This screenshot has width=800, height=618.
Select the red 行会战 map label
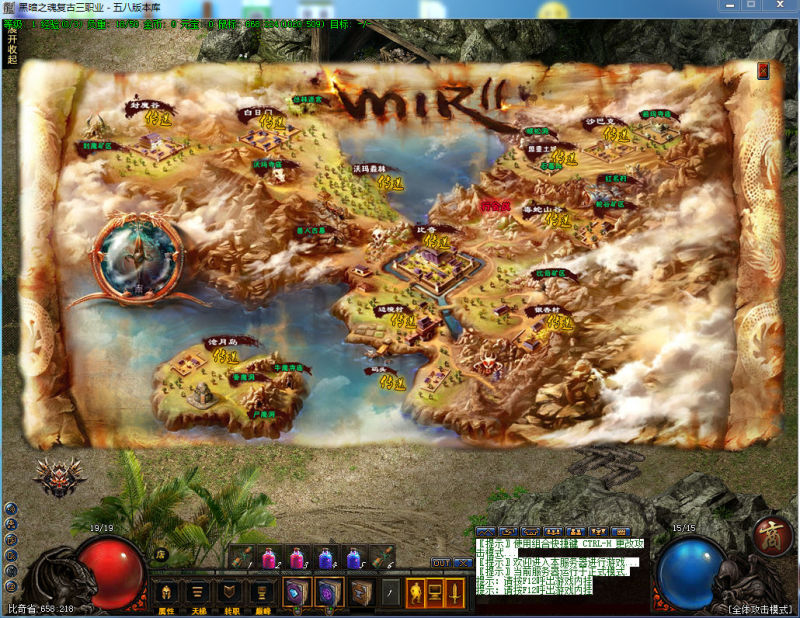pos(495,206)
